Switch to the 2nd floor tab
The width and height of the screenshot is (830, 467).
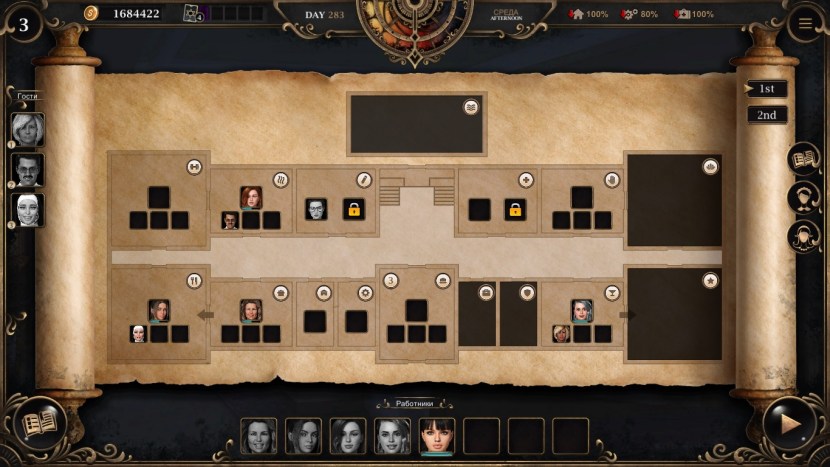(x=767, y=115)
